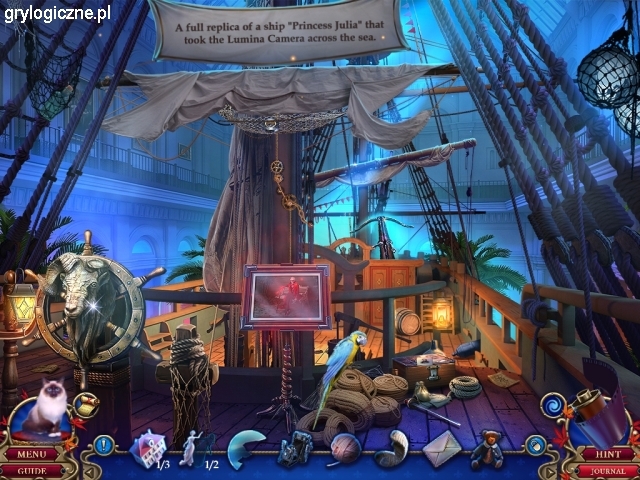Open the Guide
The height and width of the screenshot is (480, 640).
tap(32, 470)
